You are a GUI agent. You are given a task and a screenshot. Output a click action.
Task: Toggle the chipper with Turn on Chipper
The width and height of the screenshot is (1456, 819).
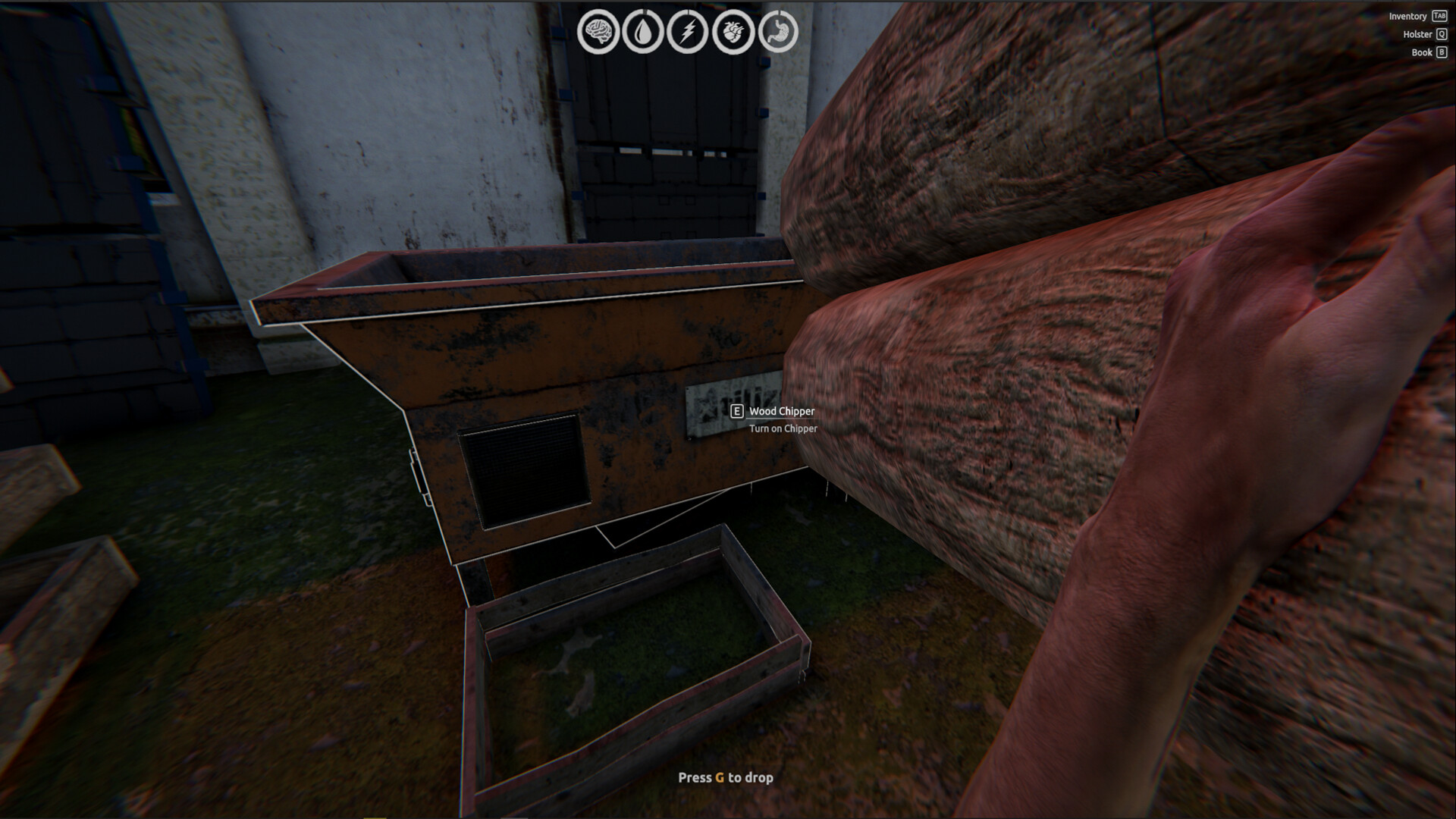point(784,428)
